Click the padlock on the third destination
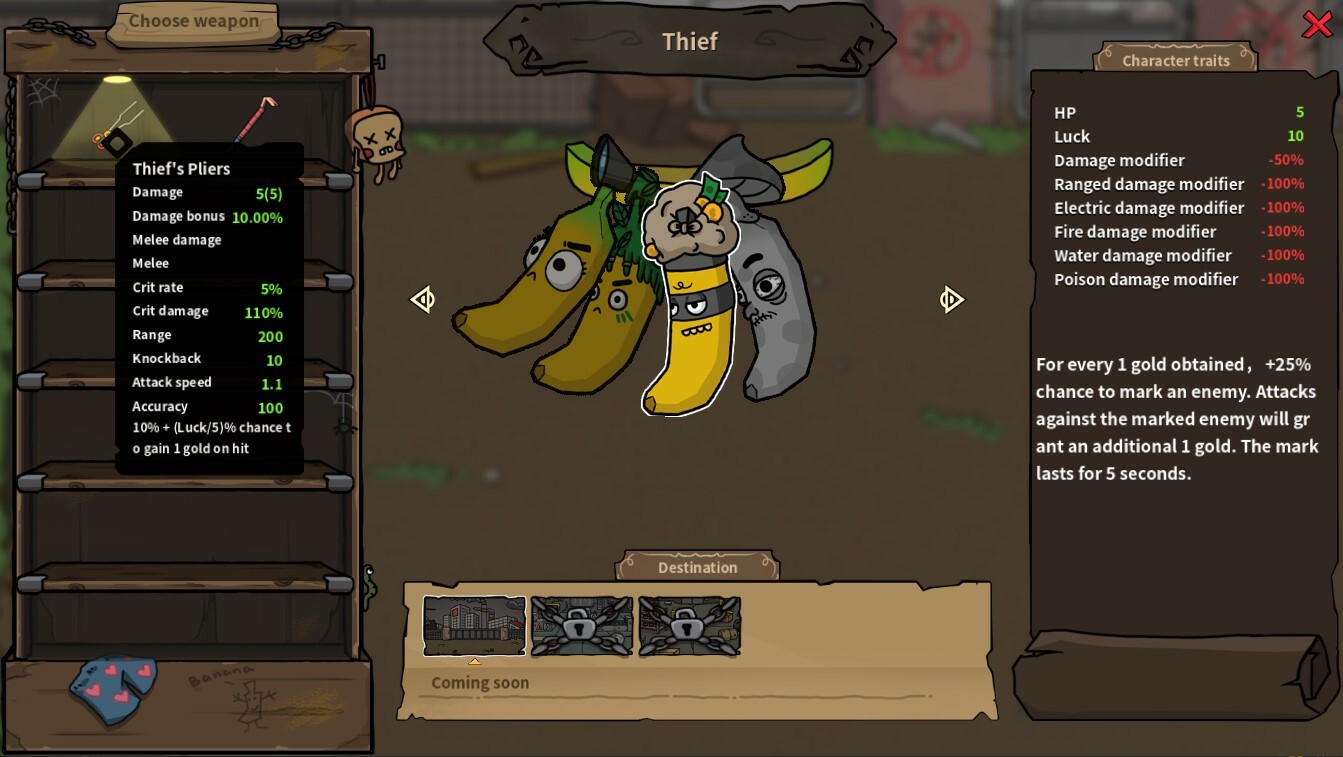The height and width of the screenshot is (757, 1343). (x=690, y=626)
